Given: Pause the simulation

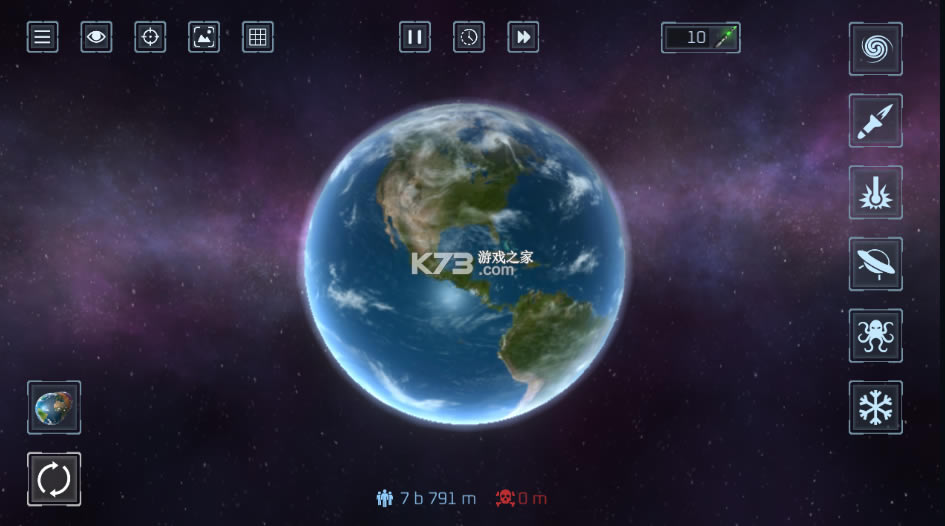Looking at the screenshot, I should 414,38.
